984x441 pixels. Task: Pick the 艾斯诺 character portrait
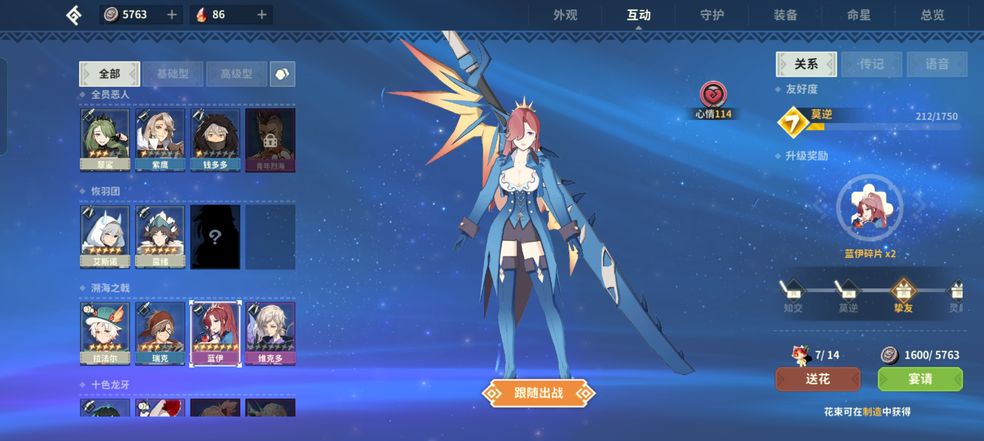pos(105,237)
